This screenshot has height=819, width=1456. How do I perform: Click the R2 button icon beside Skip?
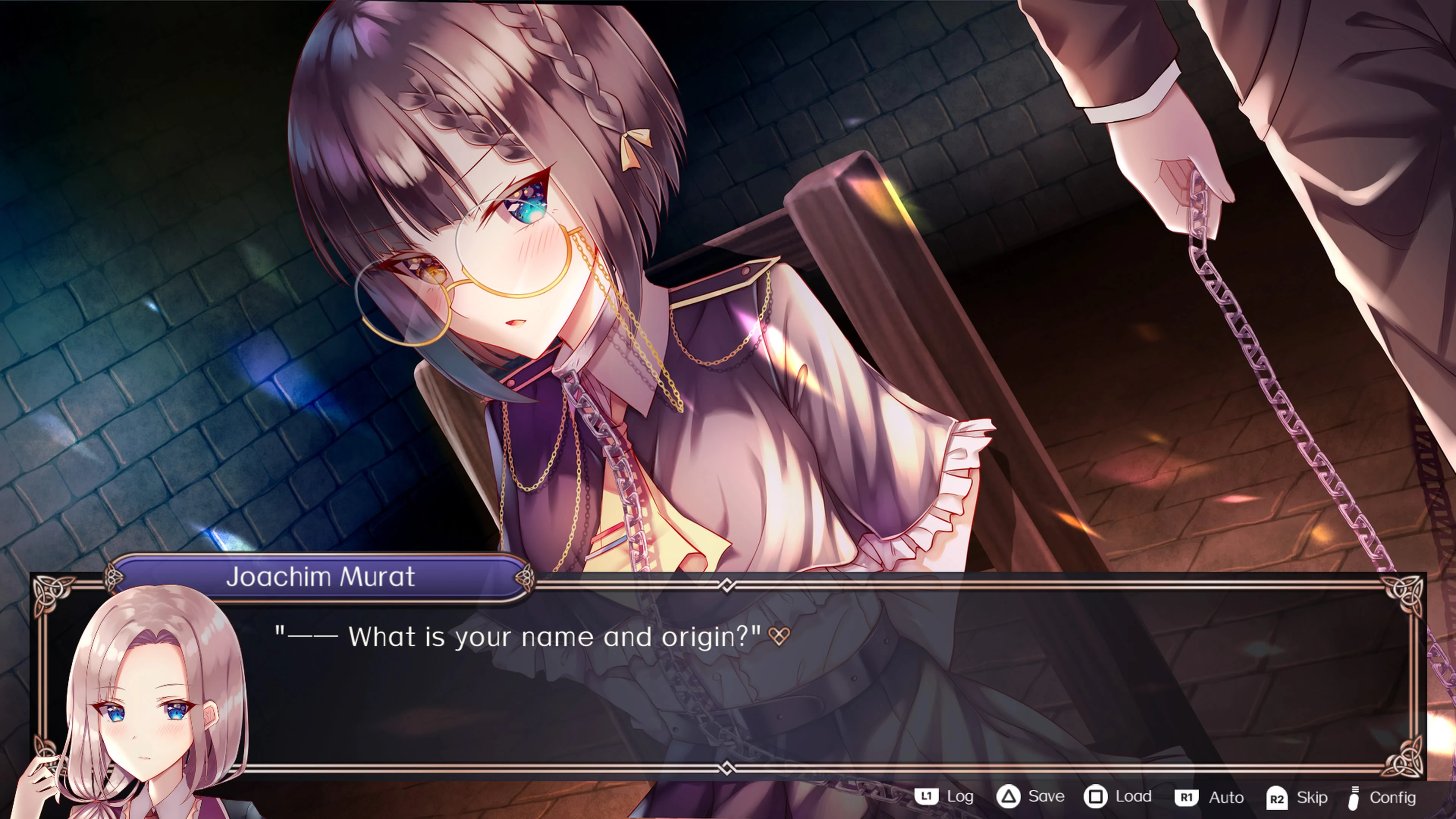point(1278,797)
